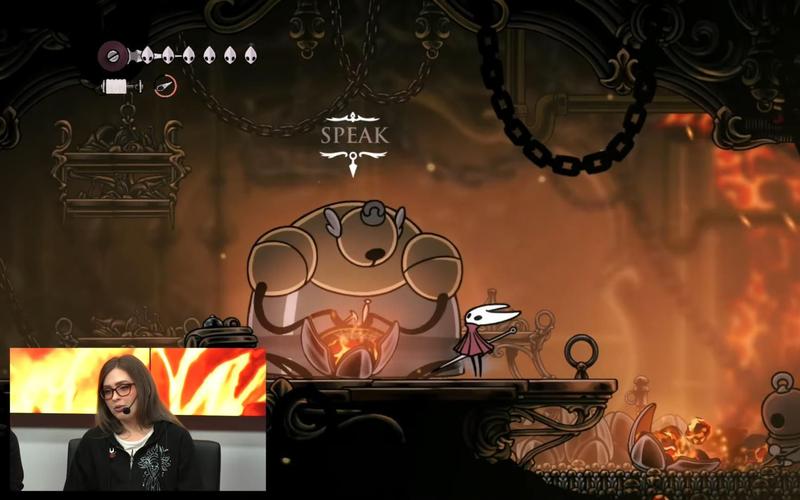
Task: Activate the SPEAK interaction prompt
Action: tap(354, 135)
